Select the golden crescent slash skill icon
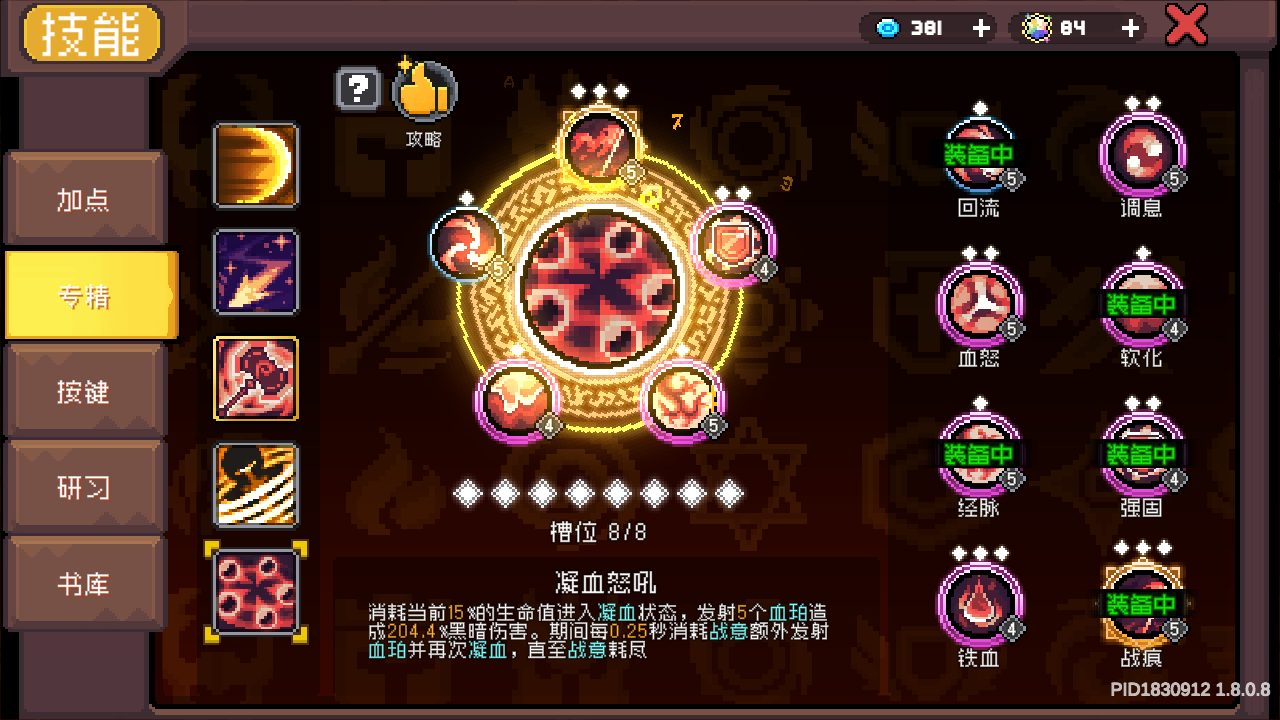Screen dimensions: 1280x720 pos(256,166)
